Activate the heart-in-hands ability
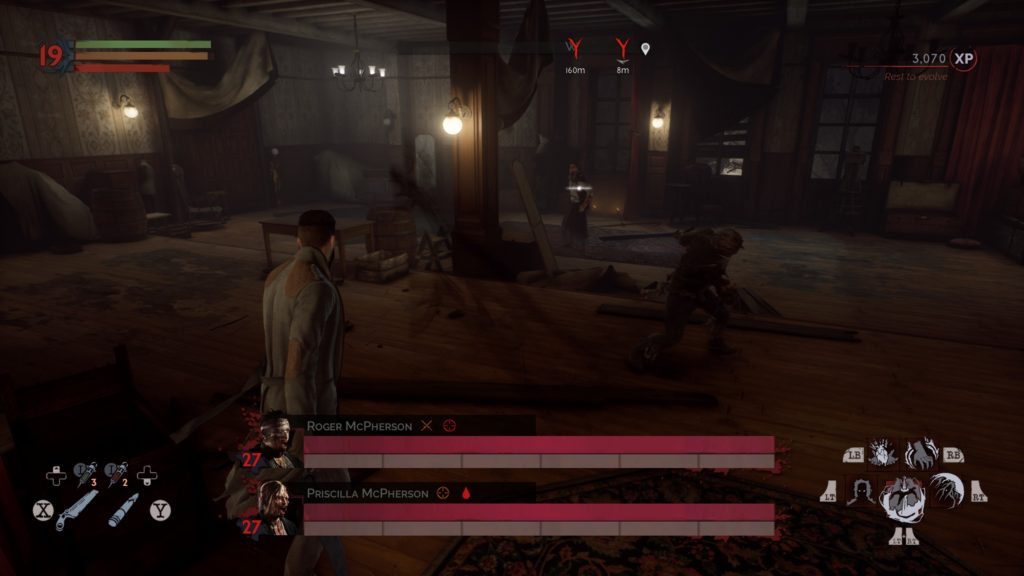Viewport: 1024px width, 576px height. pyautogui.click(x=883, y=453)
